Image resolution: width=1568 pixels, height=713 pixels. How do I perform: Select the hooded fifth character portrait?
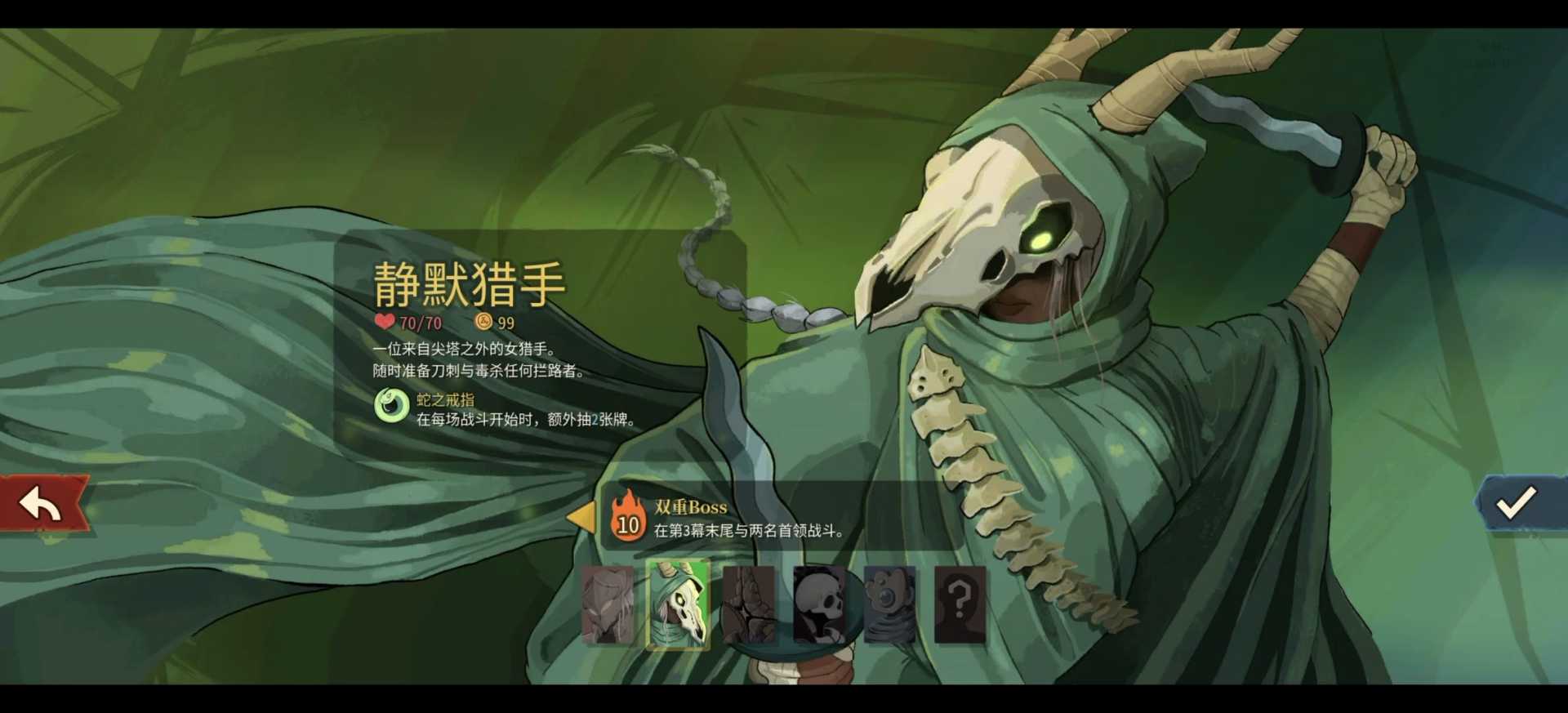pyautogui.click(x=890, y=605)
